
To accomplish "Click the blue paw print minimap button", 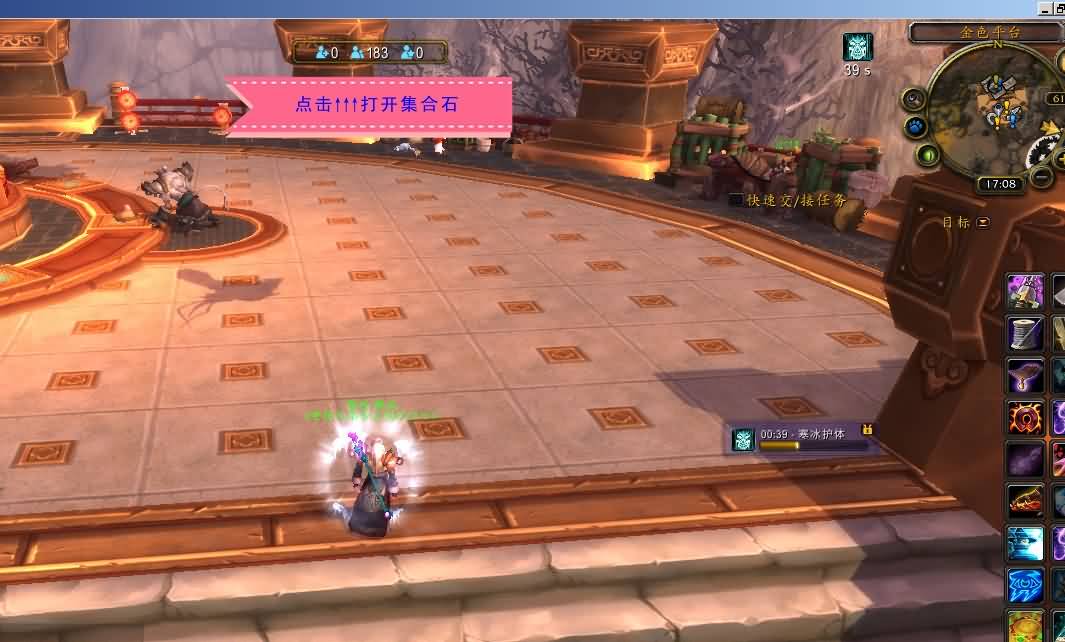I will (x=916, y=127).
